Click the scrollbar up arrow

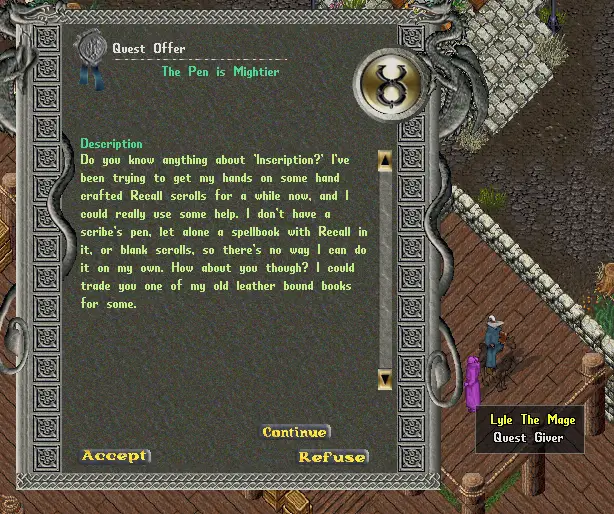385,159
